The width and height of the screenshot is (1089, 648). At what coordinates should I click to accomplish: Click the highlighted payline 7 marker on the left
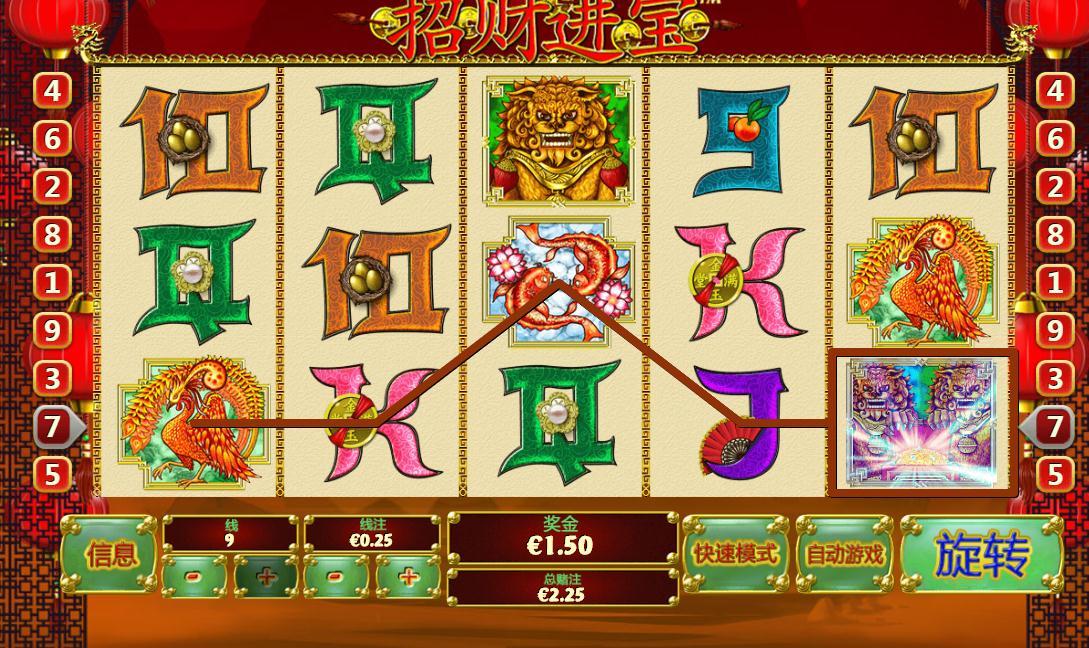pyautogui.click(x=52, y=427)
